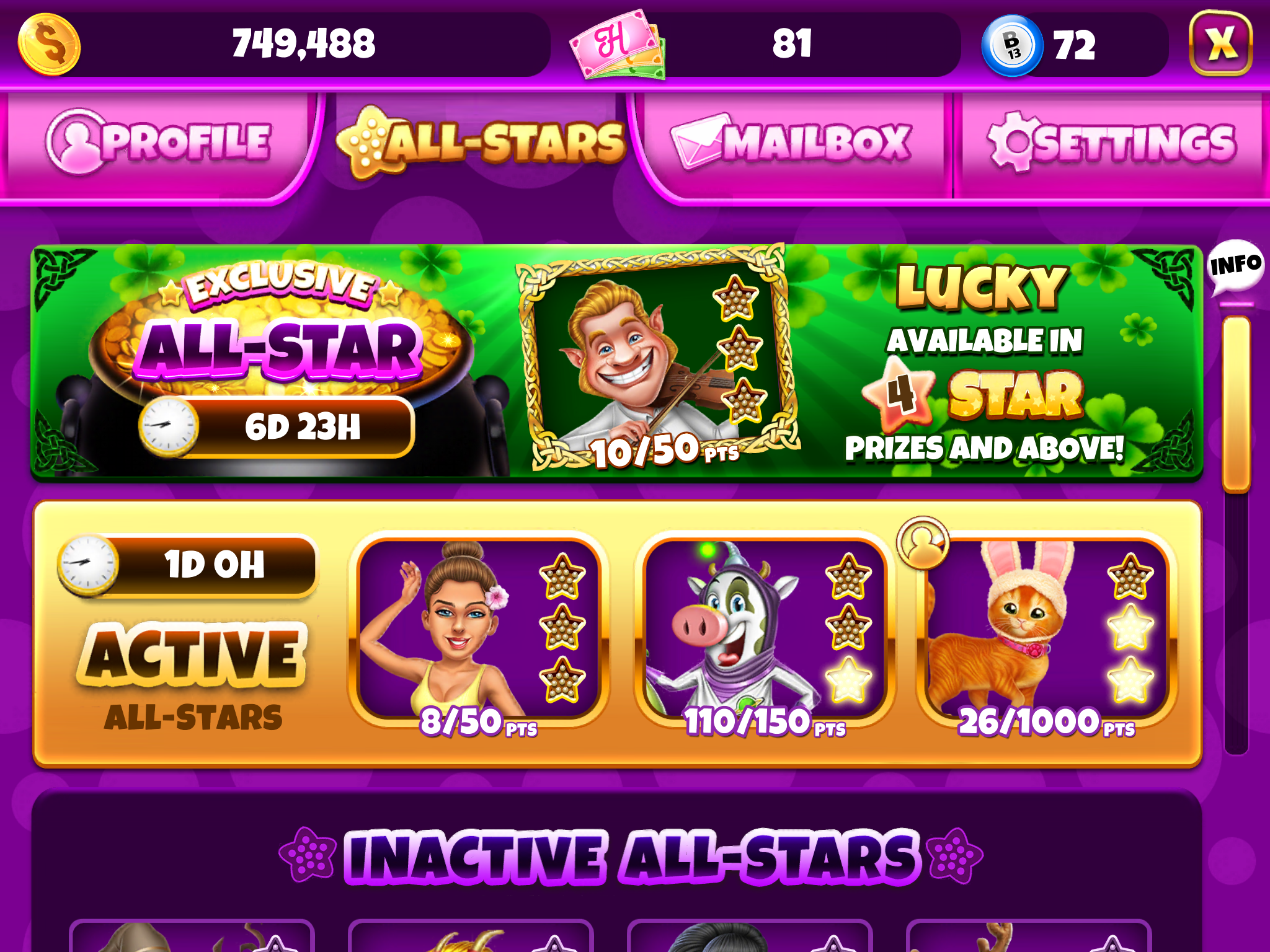The width and height of the screenshot is (1270, 952).
Task: Tap the Info speech bubble
Action: coord(1235,267)
